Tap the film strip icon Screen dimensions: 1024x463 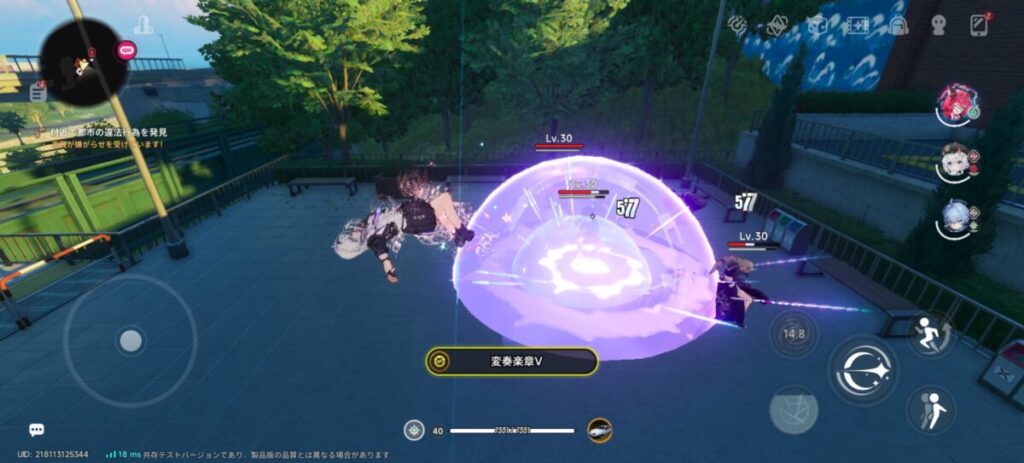click(x=858, y=26)
